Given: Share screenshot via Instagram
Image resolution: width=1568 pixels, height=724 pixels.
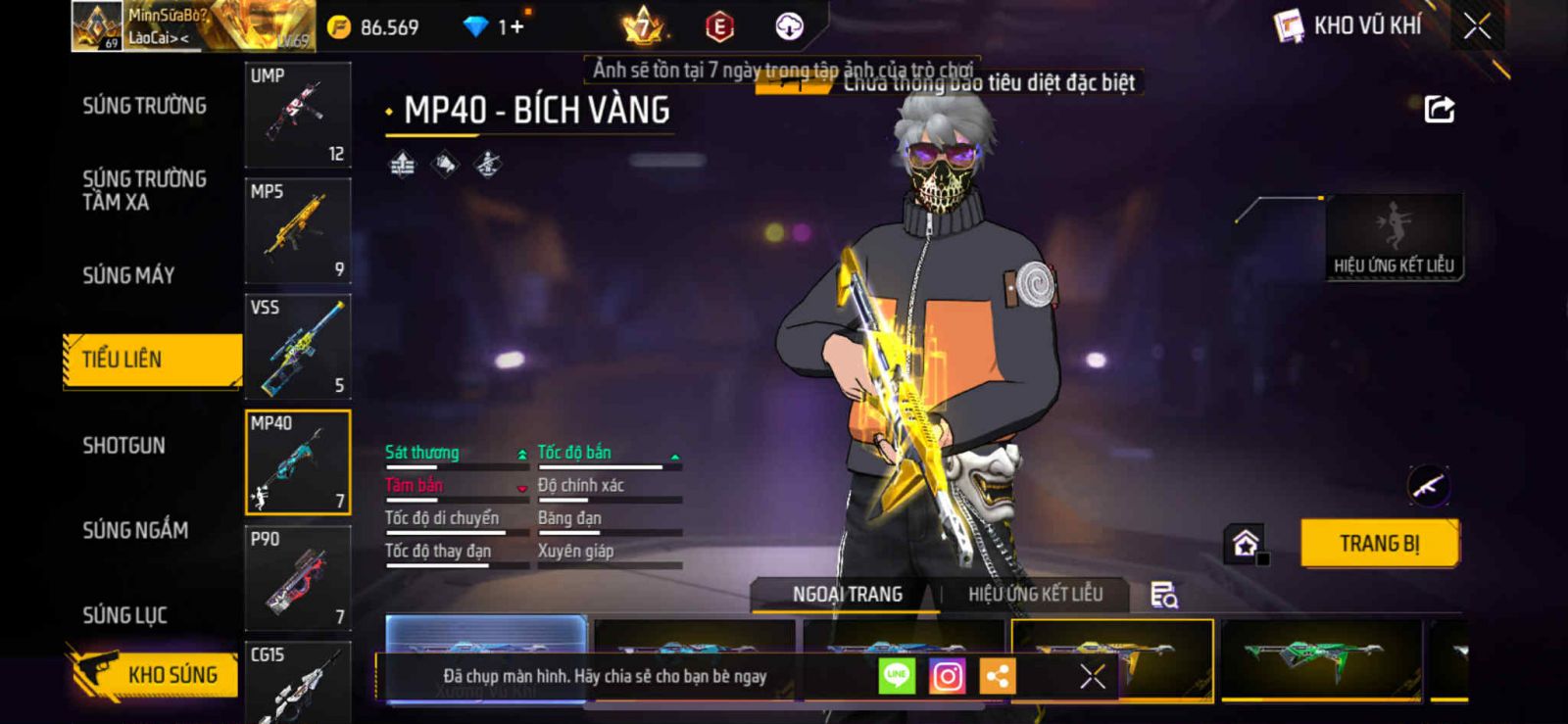Looking at the screenshot, I should click(947, 676).
